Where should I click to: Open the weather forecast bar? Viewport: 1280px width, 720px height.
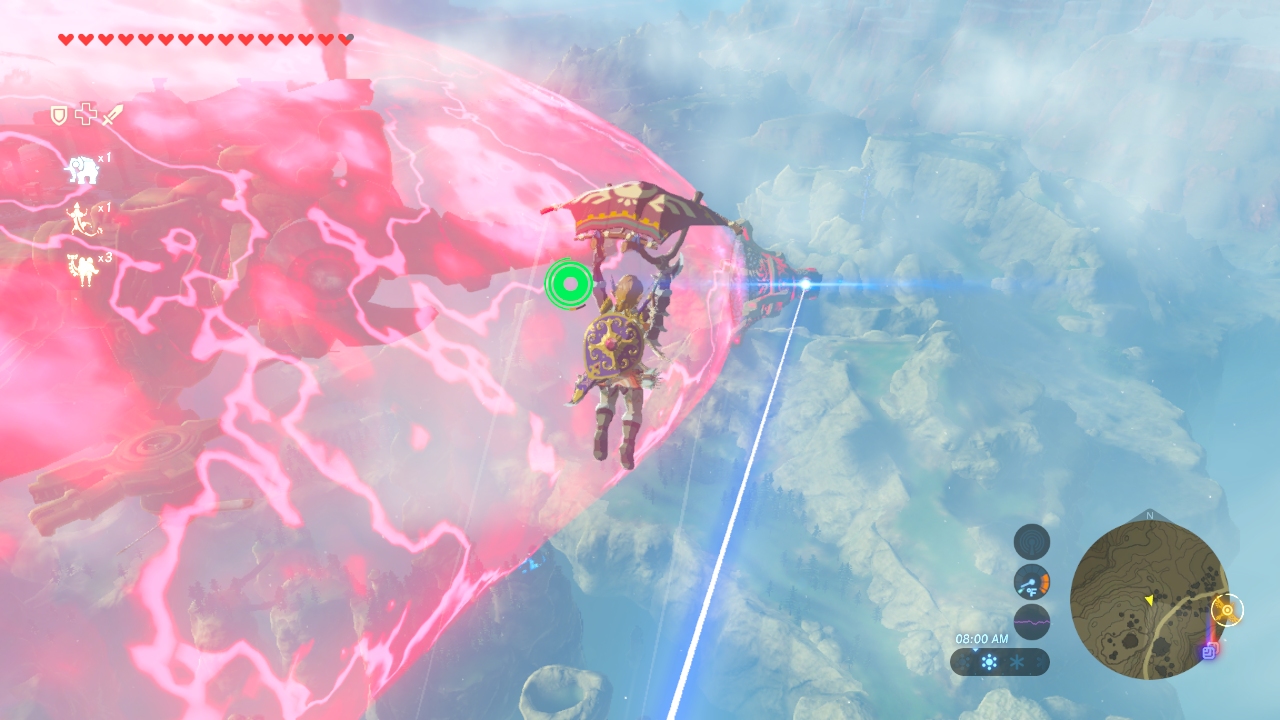(999, 662)
